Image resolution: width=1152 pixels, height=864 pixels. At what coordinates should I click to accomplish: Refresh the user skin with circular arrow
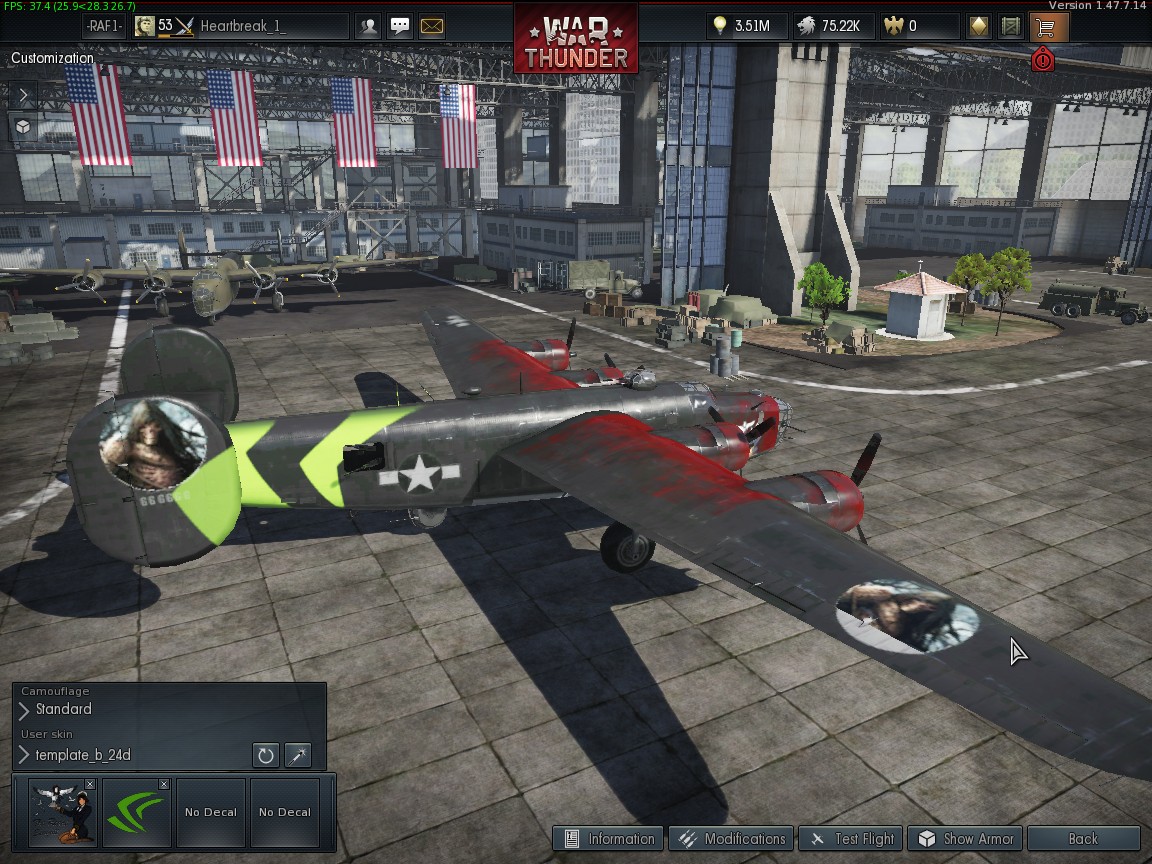[x=265, y=755]
